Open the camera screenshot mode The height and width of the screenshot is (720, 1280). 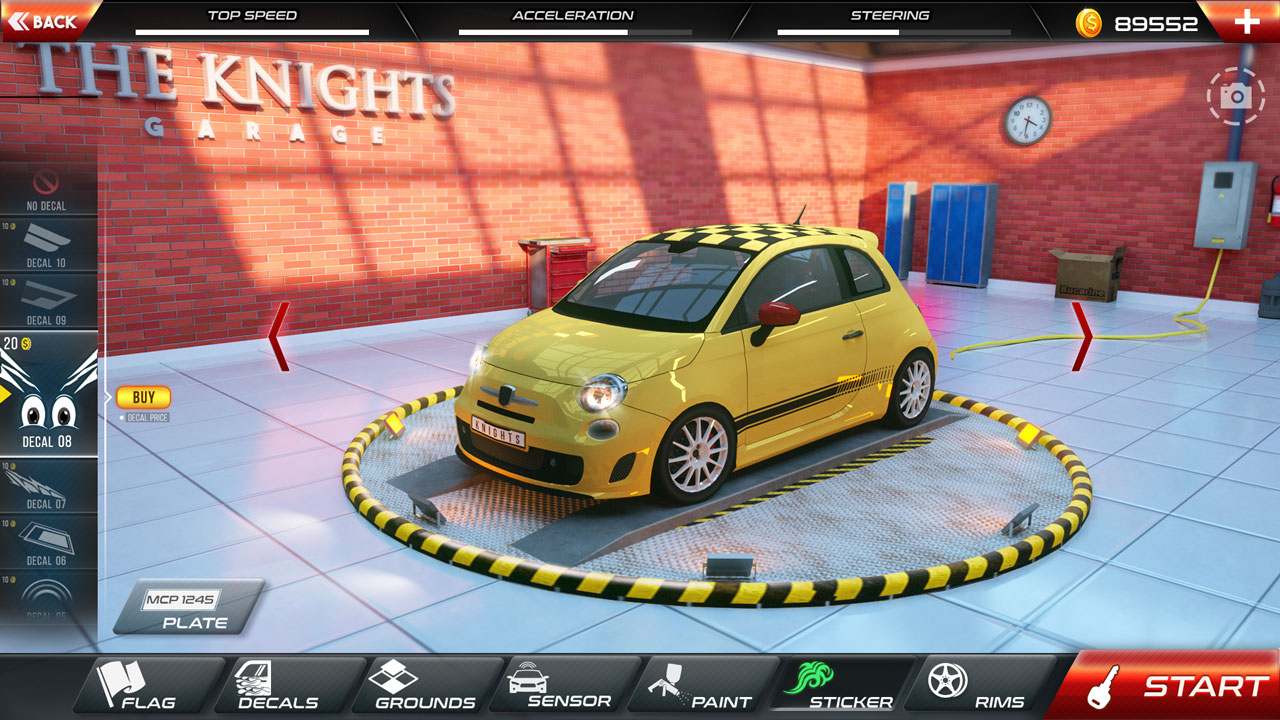pyautogui.click(x=1236, y=96)
